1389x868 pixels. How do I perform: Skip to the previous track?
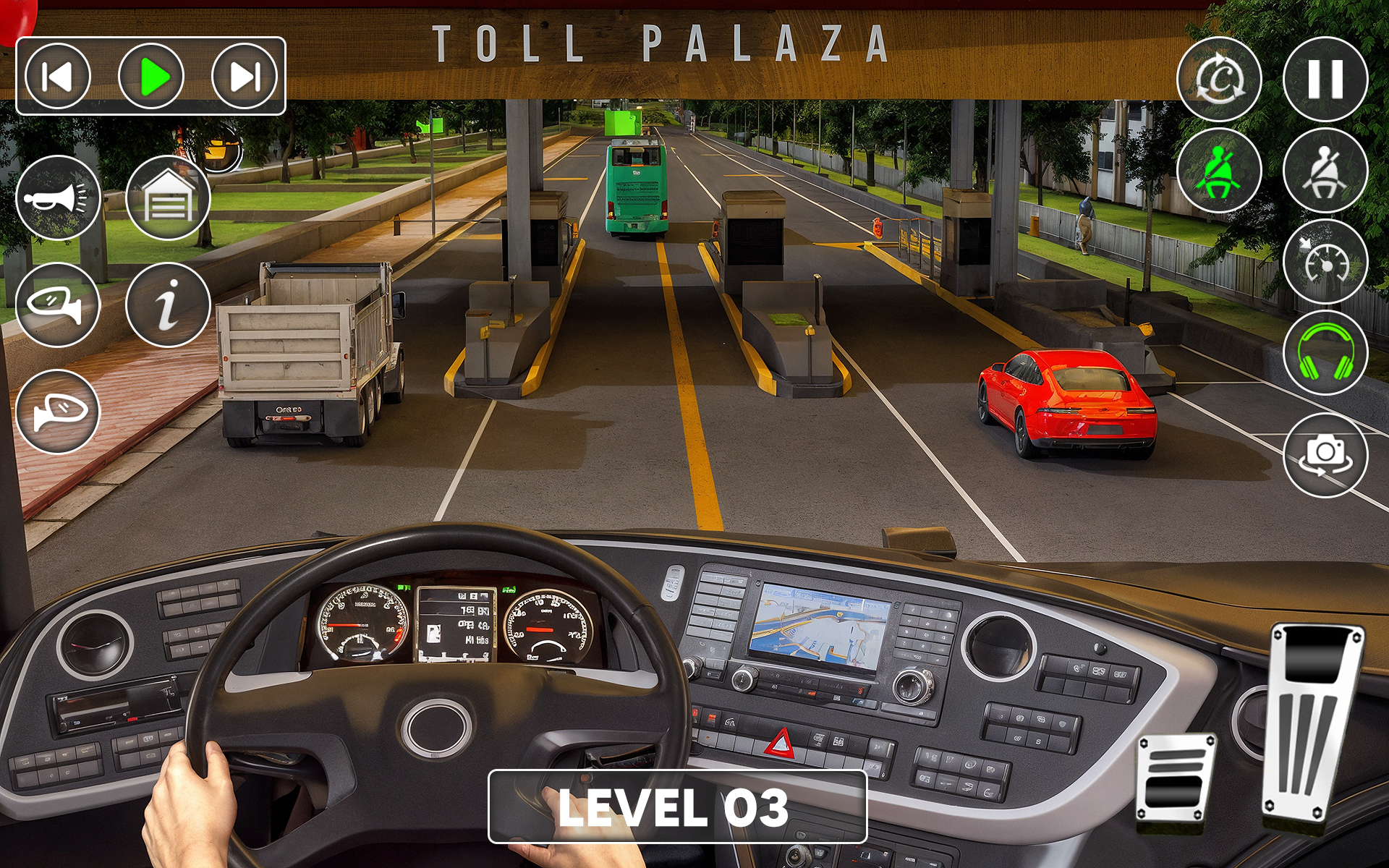(x=58, y=76)
